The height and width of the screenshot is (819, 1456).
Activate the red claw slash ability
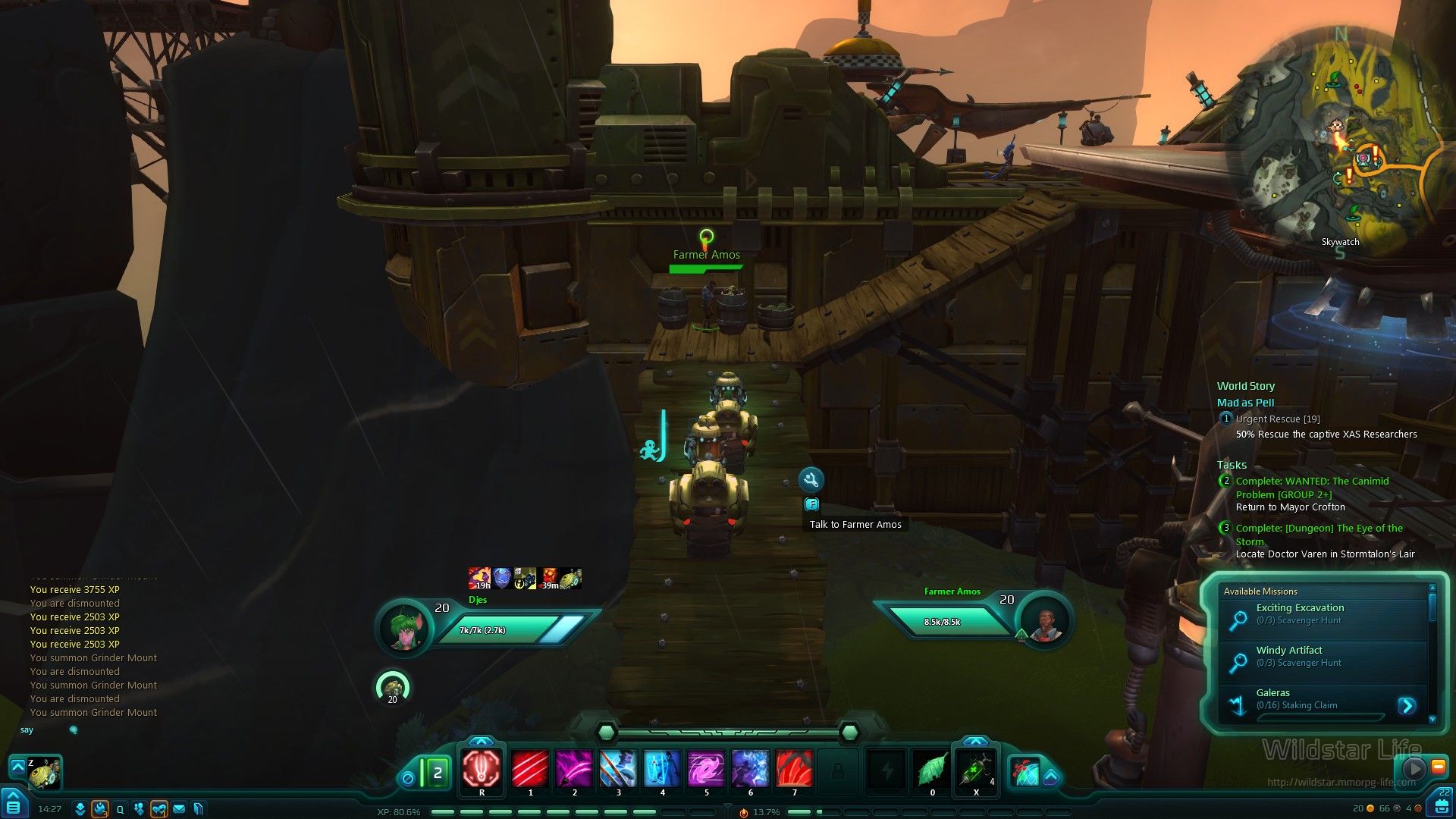point(530,768)
